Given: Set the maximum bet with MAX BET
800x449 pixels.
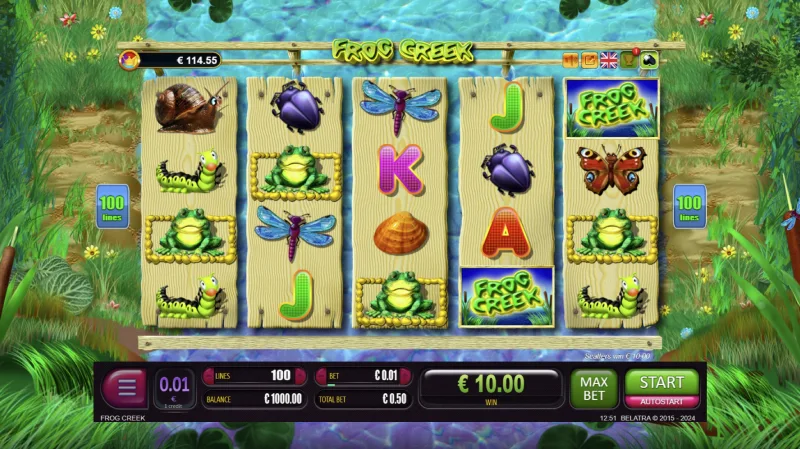Looking at the screenshot, I should click(594, 388).
